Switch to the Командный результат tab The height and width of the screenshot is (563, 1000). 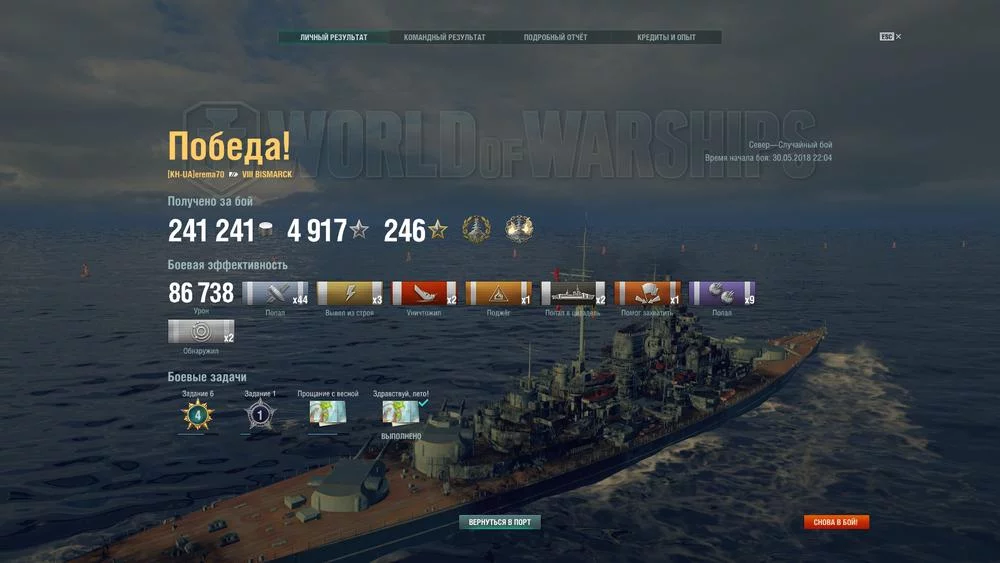tap(444, 38)
